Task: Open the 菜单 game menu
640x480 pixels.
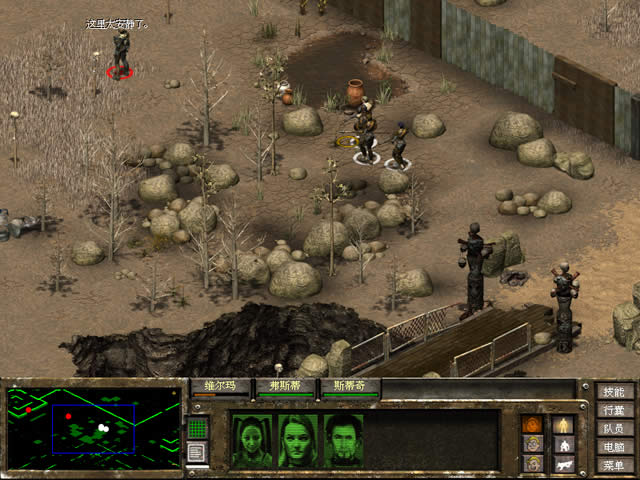Action: tap(614, 465)
